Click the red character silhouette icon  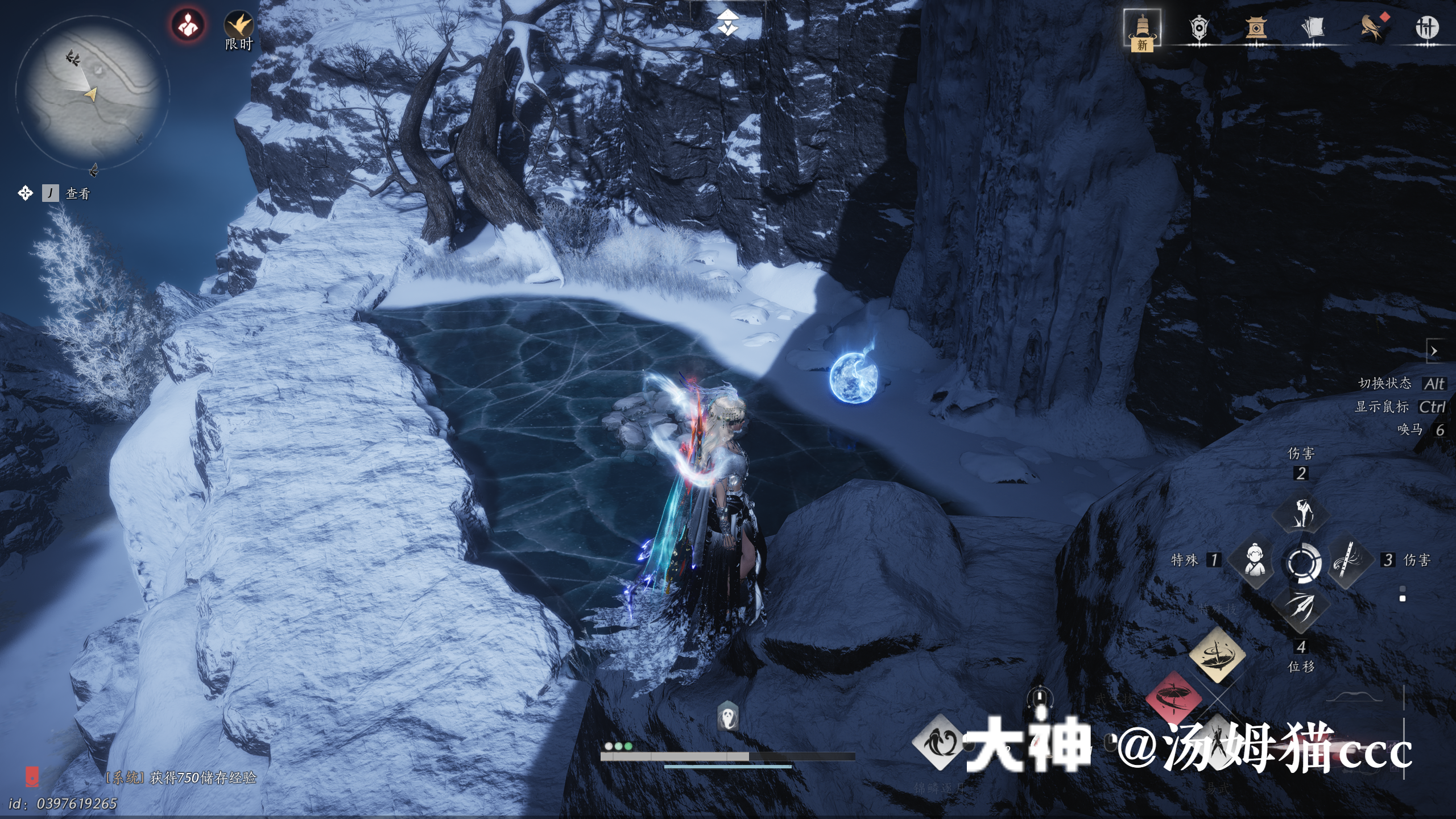tap(188, 25)
